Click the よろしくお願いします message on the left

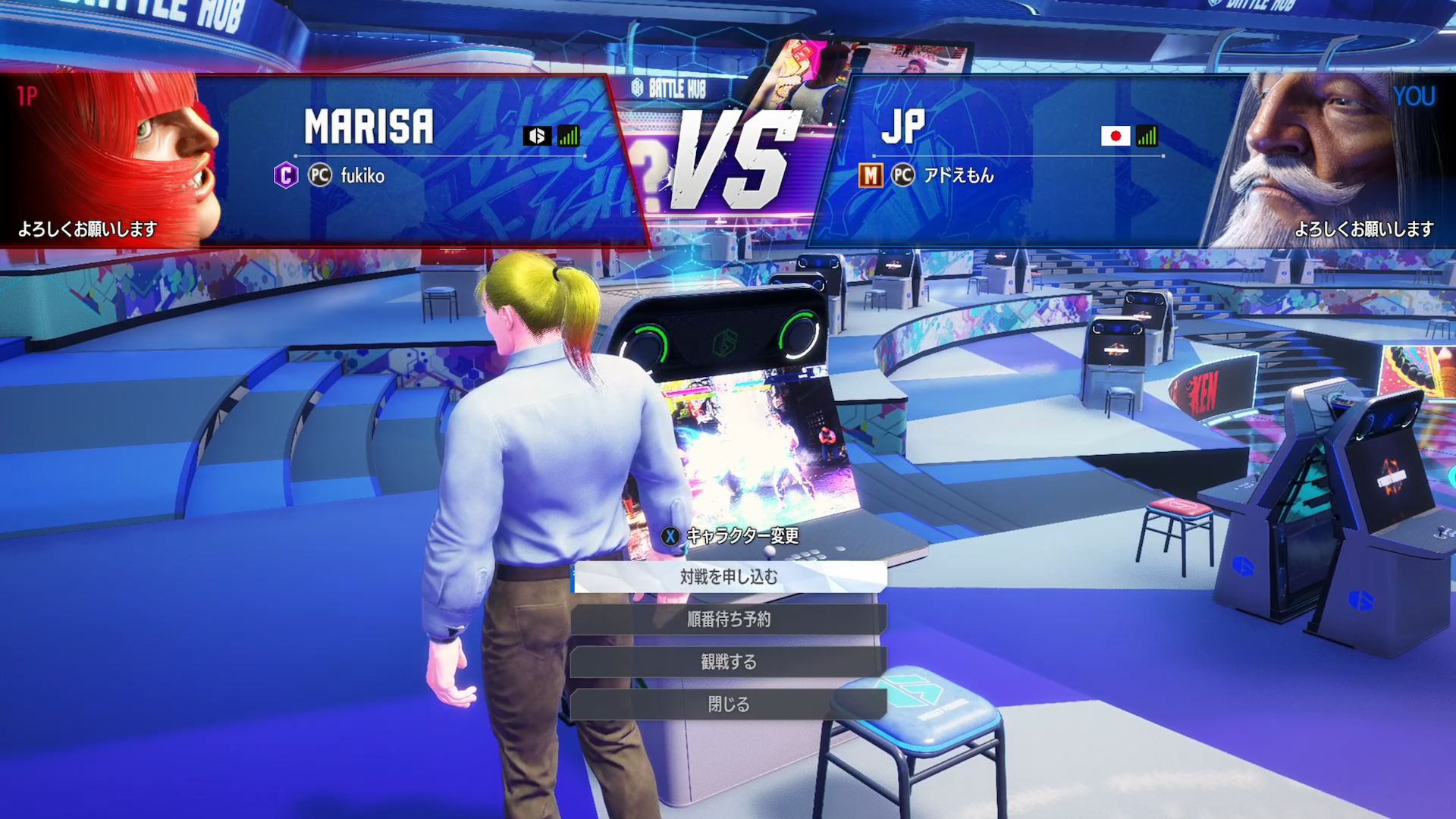[x=87, y=227]
